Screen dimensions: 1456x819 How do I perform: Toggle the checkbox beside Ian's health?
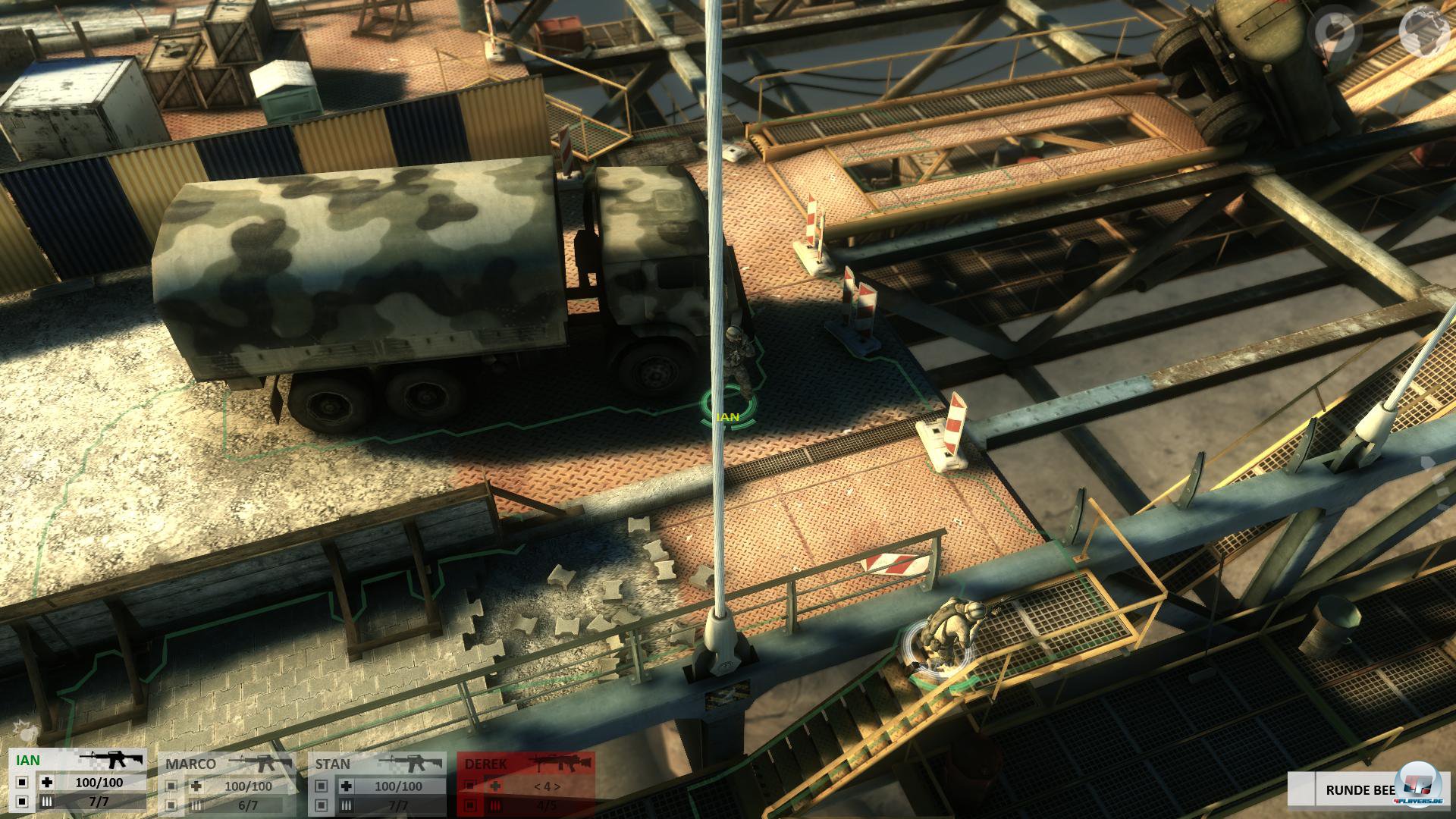pos(21,783)
